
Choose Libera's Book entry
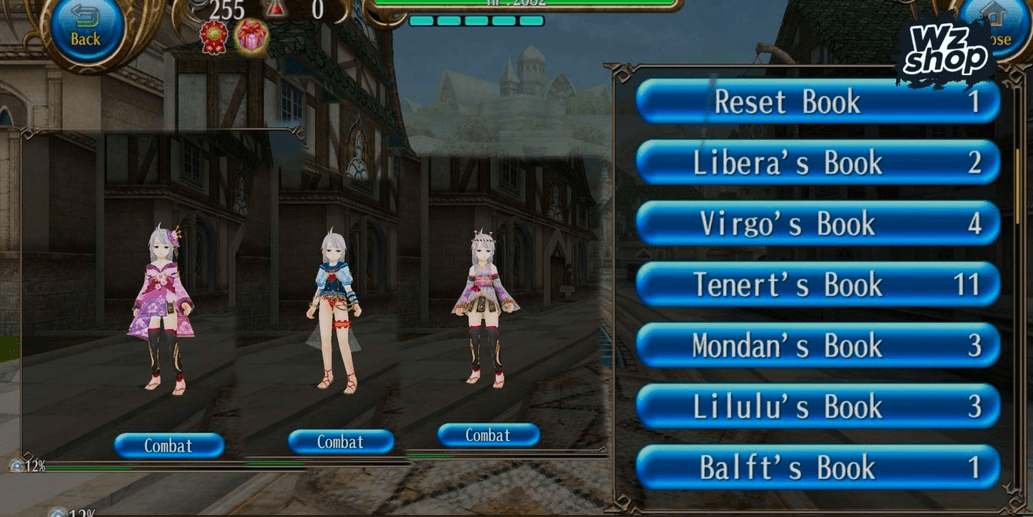817,163
